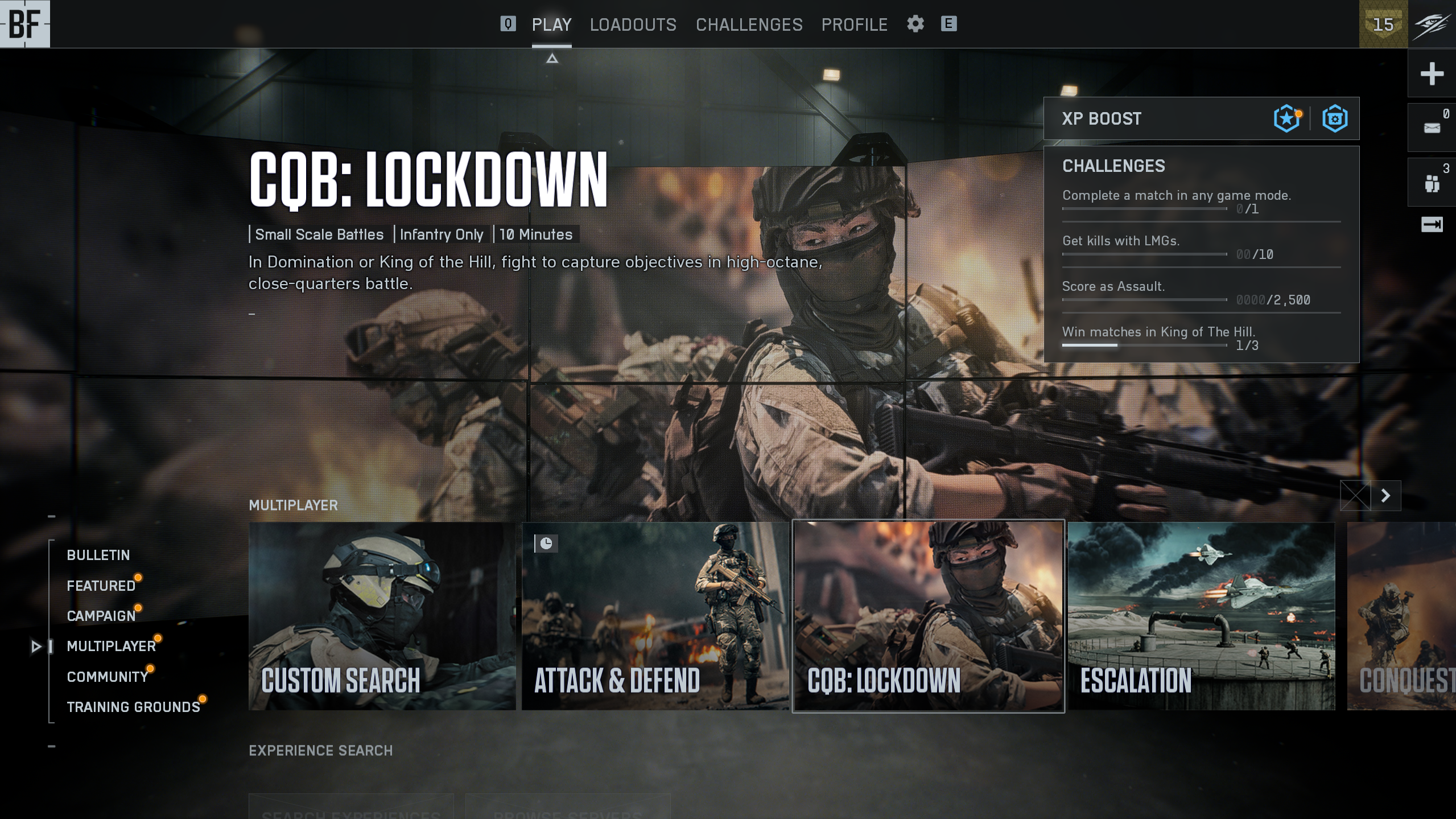Switch to the Loadouts tab
This screenshot has height=819, width=1456.
pyautogui.click(x=633, y=24)
